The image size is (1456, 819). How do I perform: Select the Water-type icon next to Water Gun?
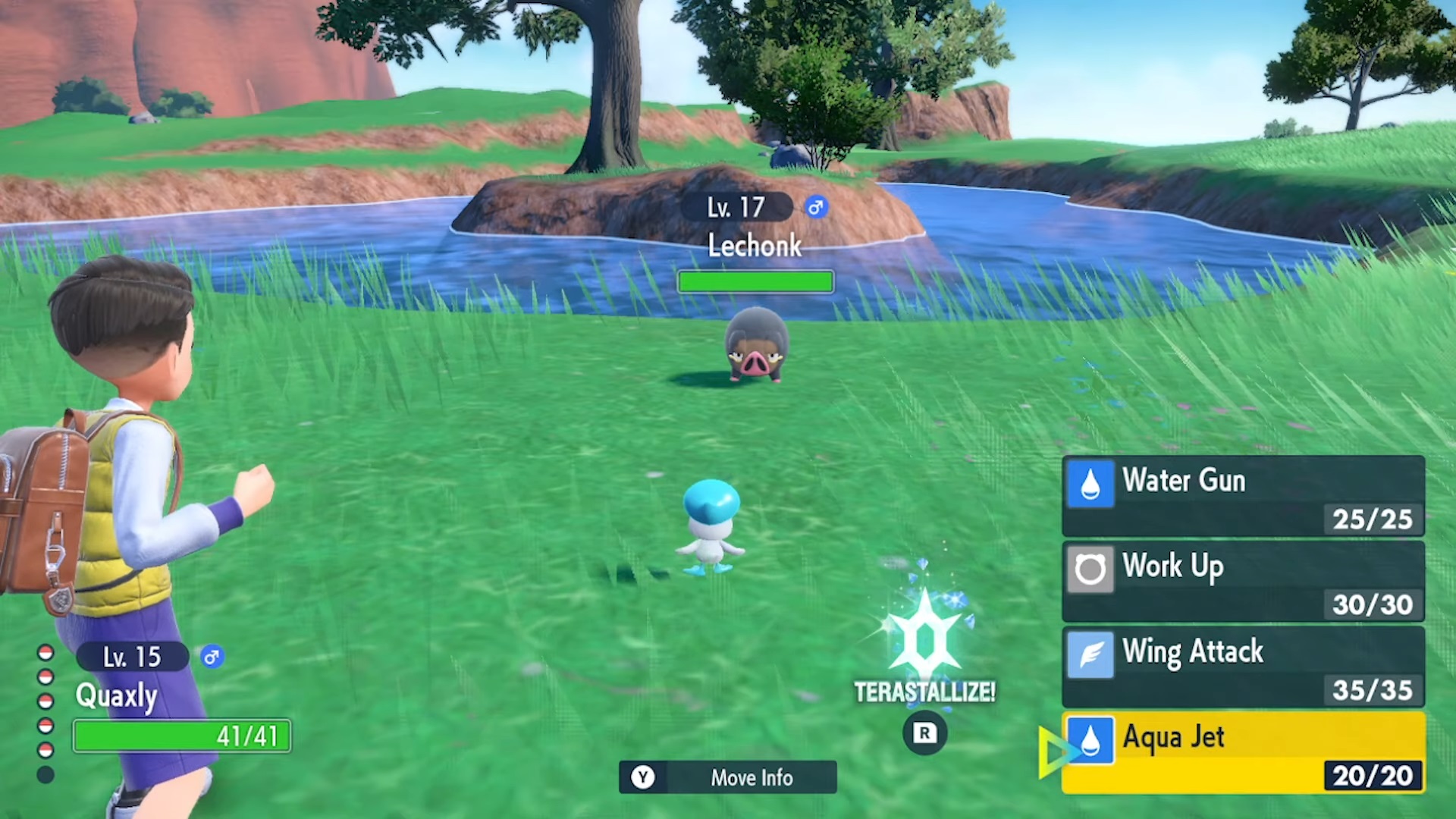pyautogui.click(x=1090, y=484)
